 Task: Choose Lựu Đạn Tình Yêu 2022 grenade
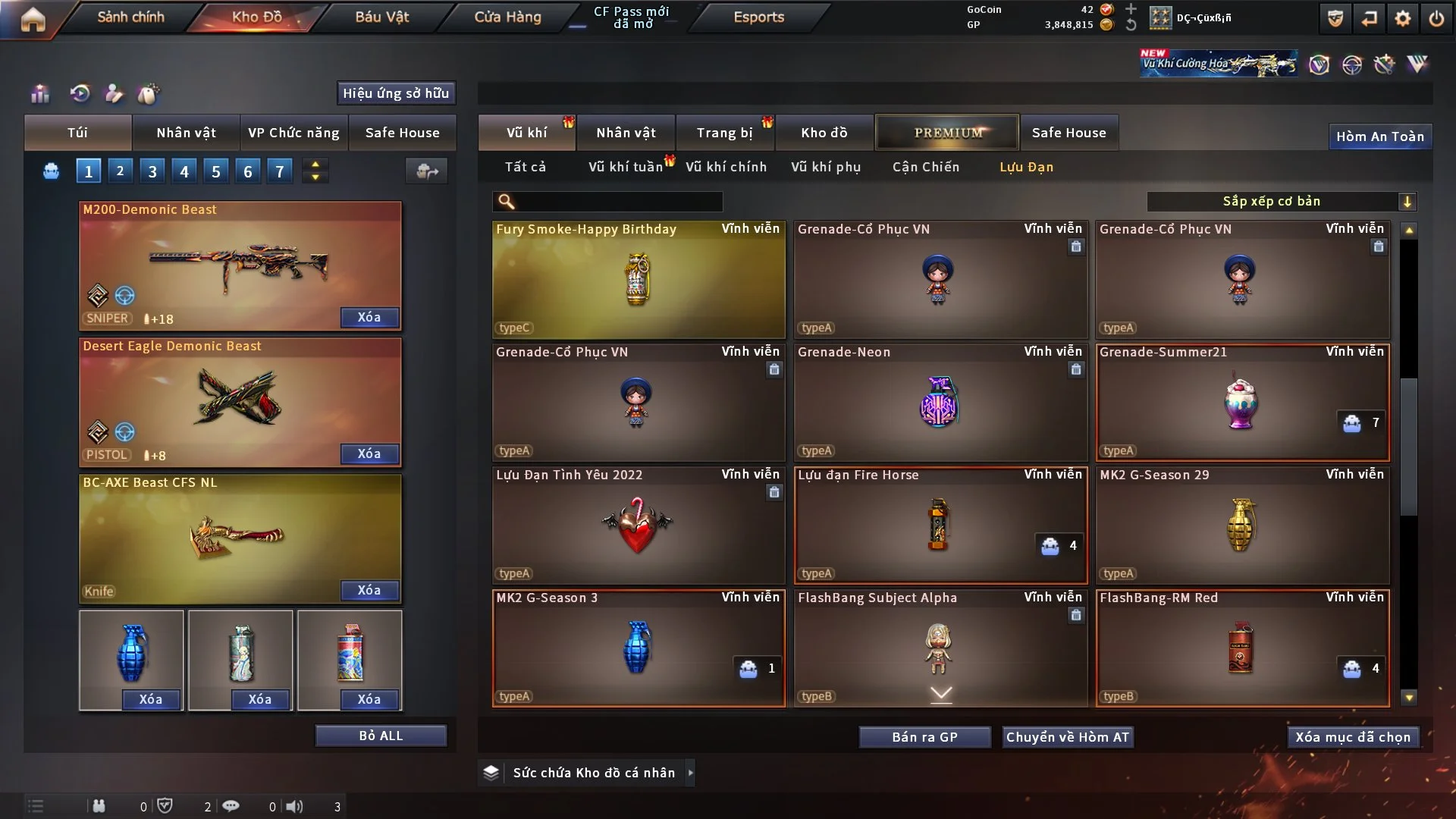638,525
